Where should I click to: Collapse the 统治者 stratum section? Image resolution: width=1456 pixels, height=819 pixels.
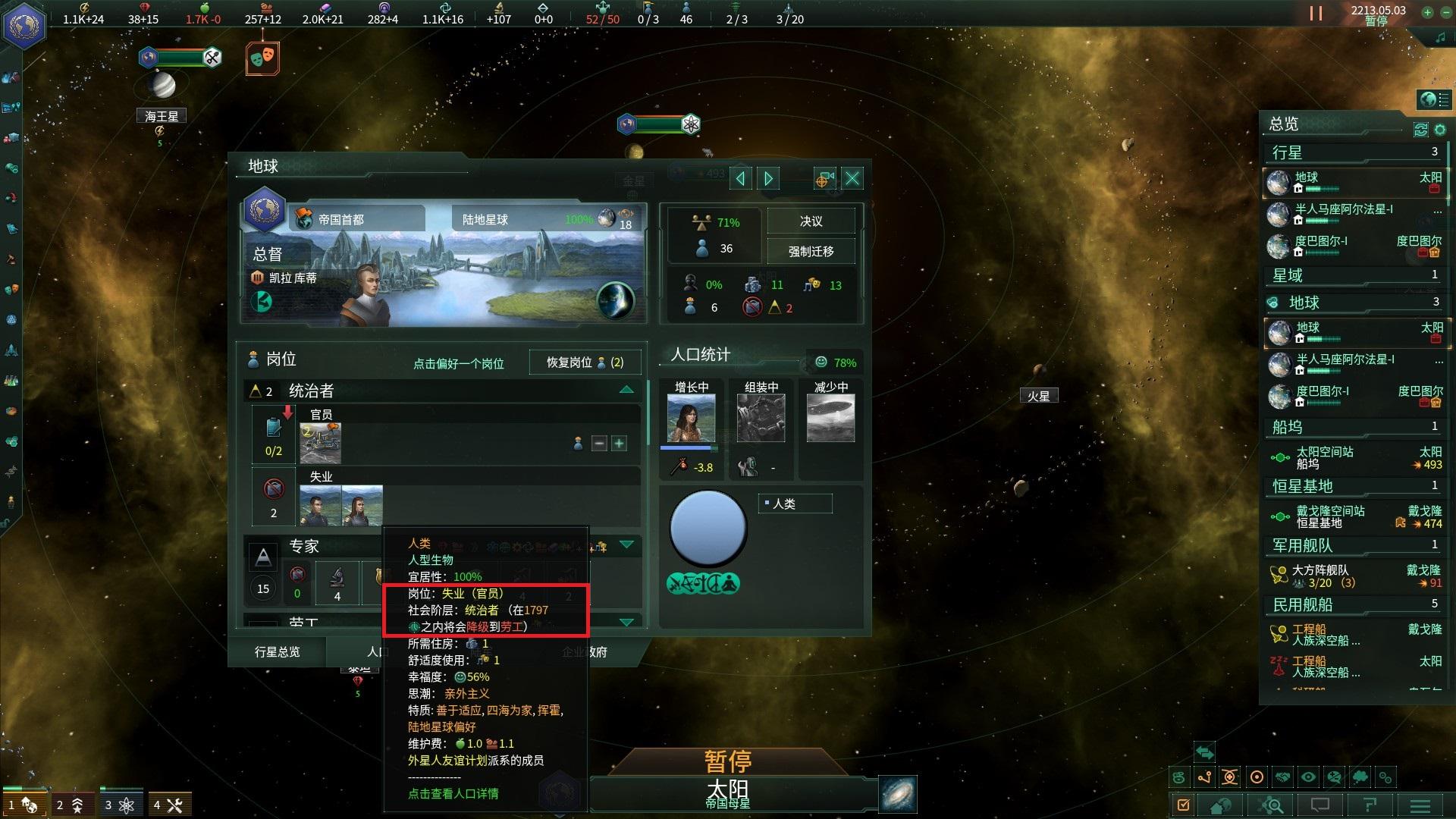(x=626, y=390)
